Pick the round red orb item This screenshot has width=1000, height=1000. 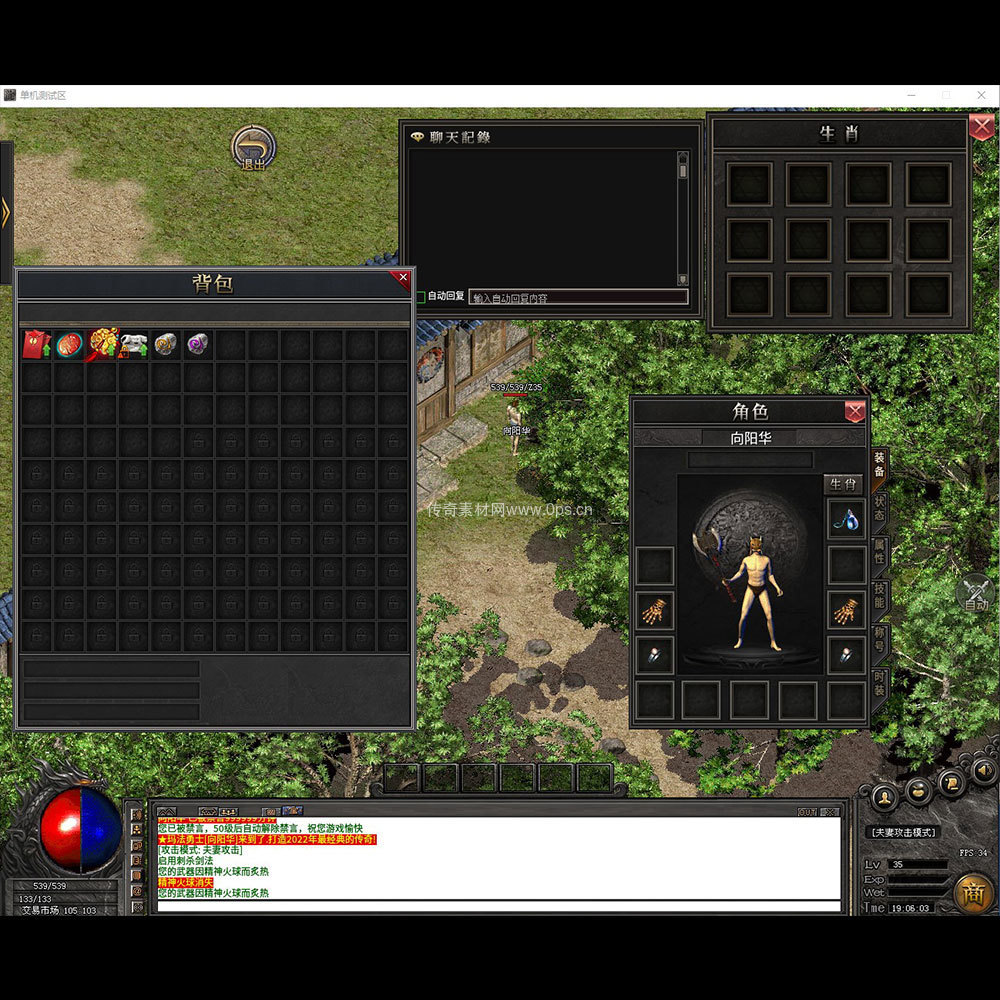[x=69, y=345]
